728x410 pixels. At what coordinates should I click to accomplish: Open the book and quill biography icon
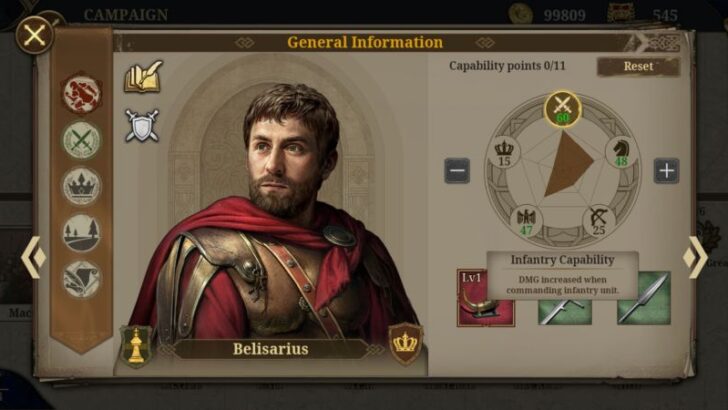pos(143,77)
